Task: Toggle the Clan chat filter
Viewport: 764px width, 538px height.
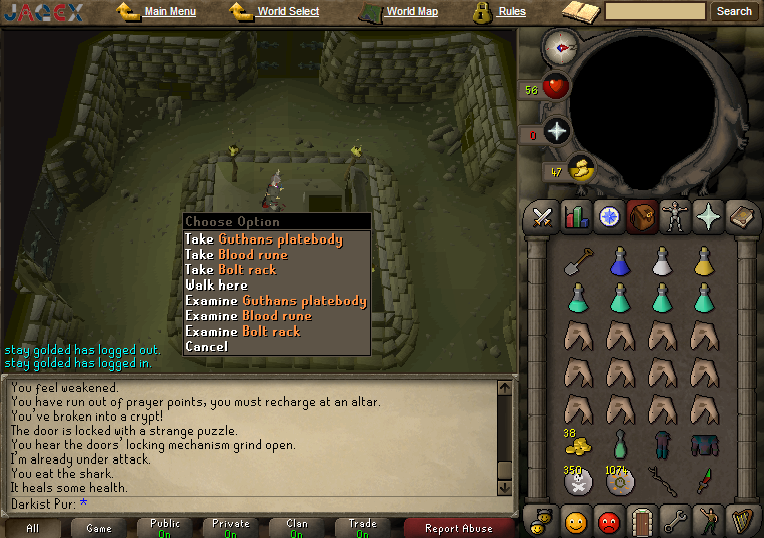Action: pyautogui.click(x=296, y=527)
